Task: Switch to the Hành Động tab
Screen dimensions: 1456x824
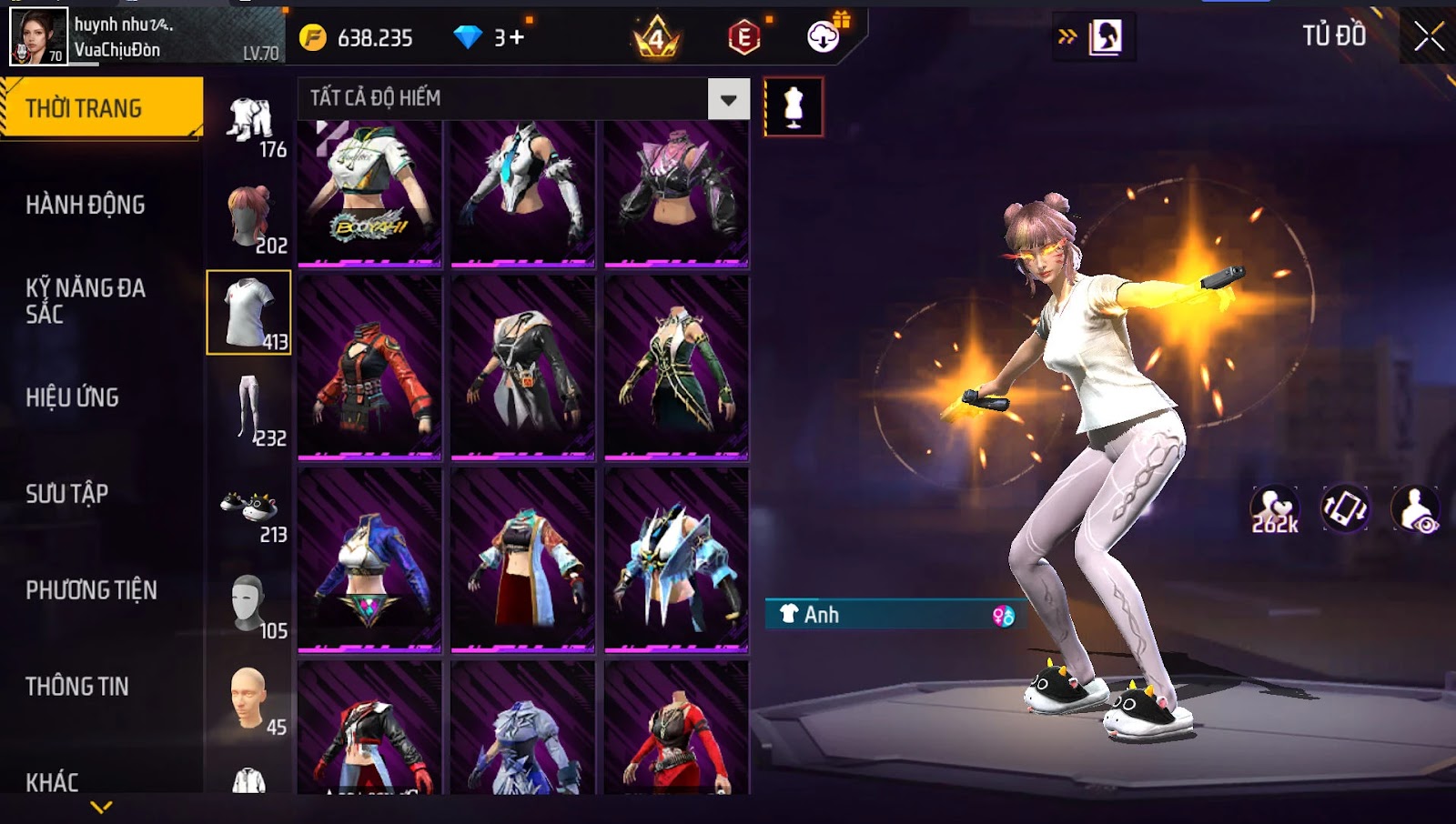Action: [86, 205]
